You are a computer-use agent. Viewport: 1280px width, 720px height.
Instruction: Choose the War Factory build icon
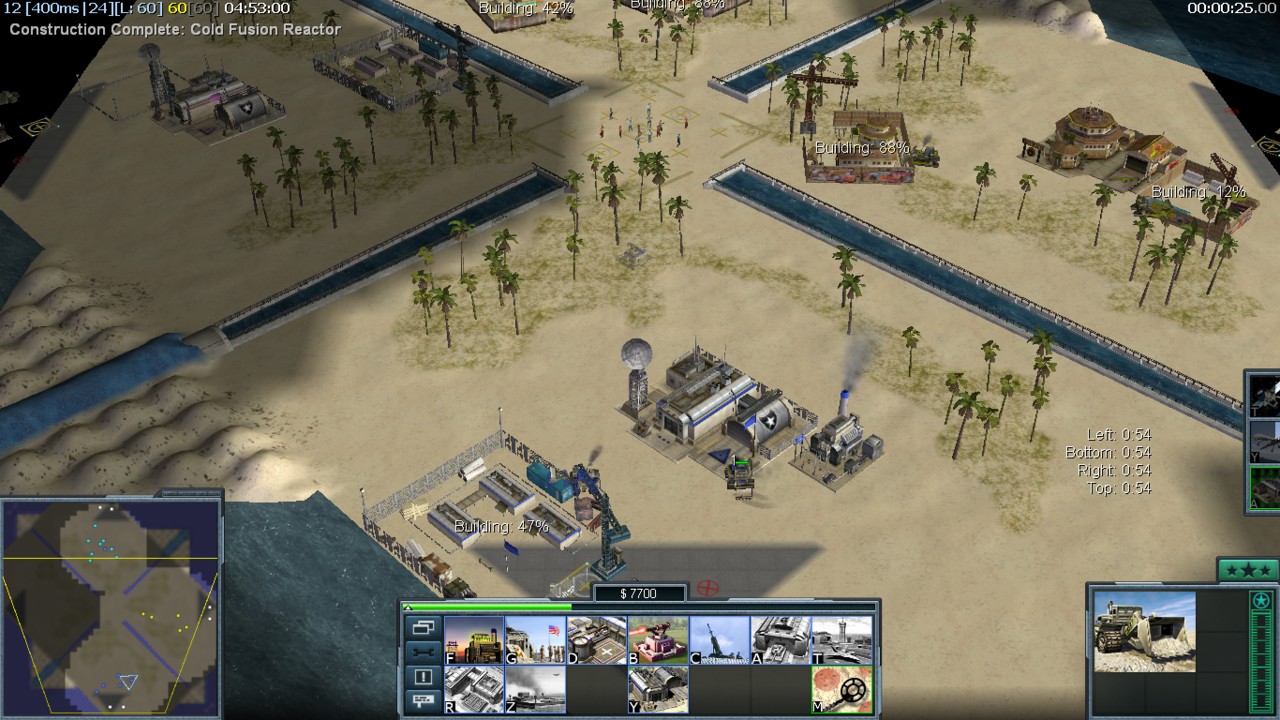click(x=781, y=640)
